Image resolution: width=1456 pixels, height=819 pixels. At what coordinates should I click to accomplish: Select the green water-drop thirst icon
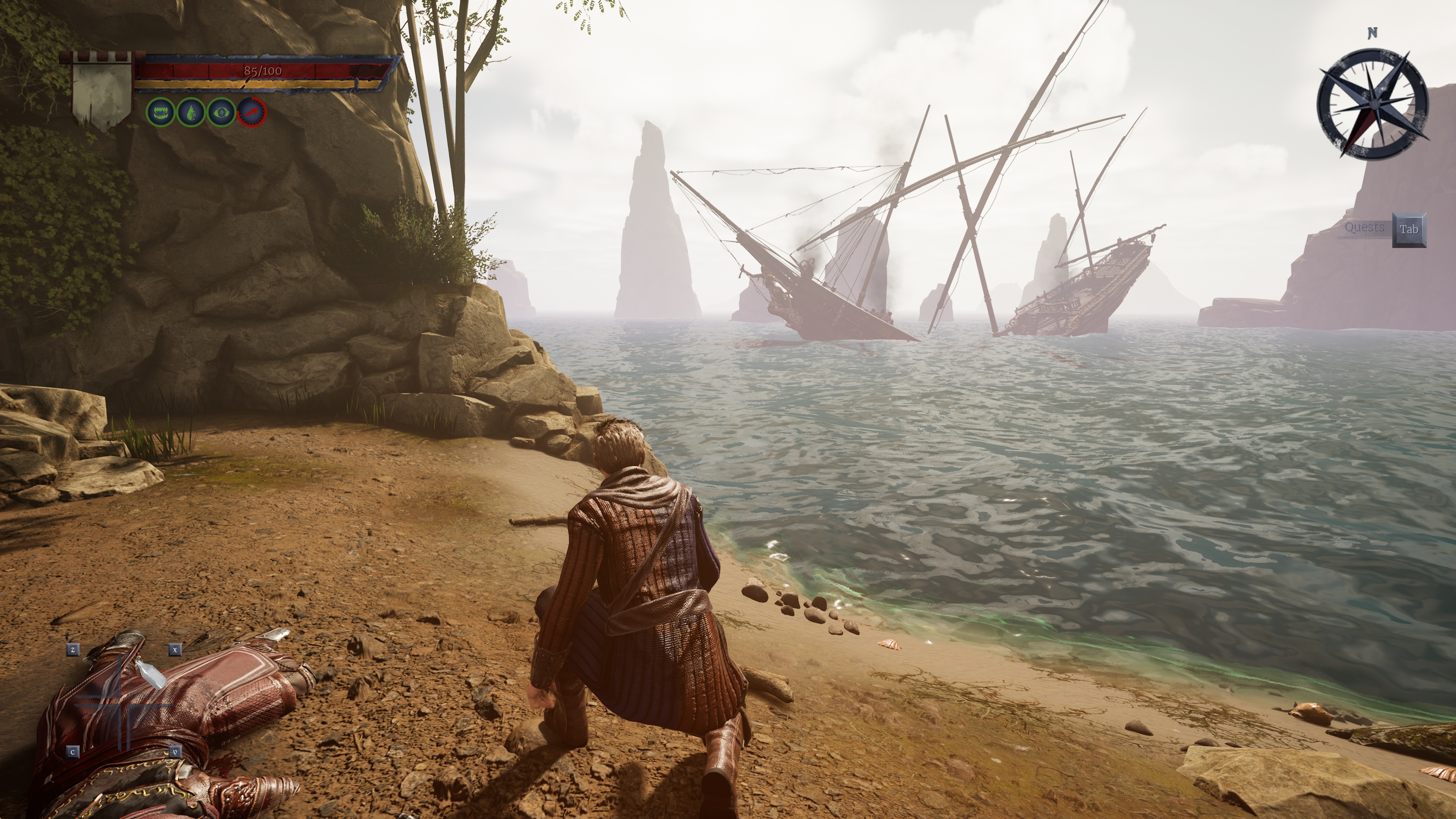(x=191, y=113)
